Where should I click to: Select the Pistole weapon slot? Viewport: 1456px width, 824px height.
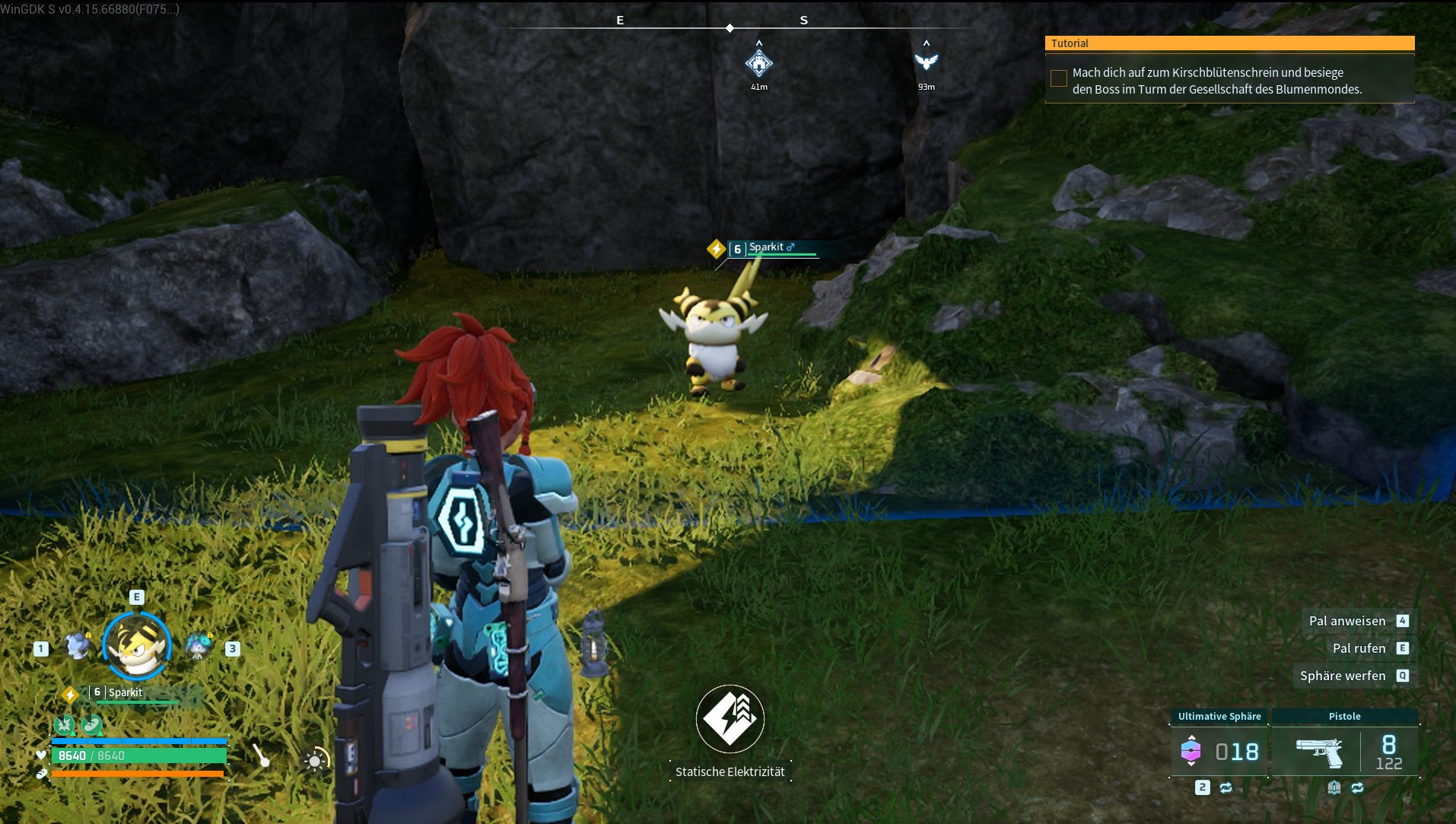pos(1344,751)
